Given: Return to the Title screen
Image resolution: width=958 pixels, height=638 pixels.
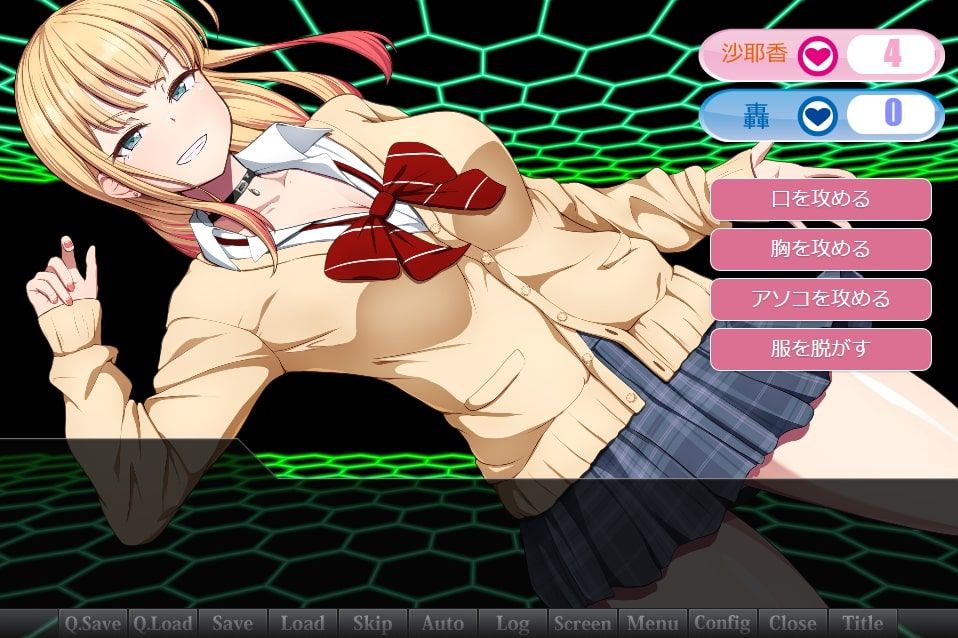Looking at the screenshot, I should pyautogui.click(x=862, y=623).
